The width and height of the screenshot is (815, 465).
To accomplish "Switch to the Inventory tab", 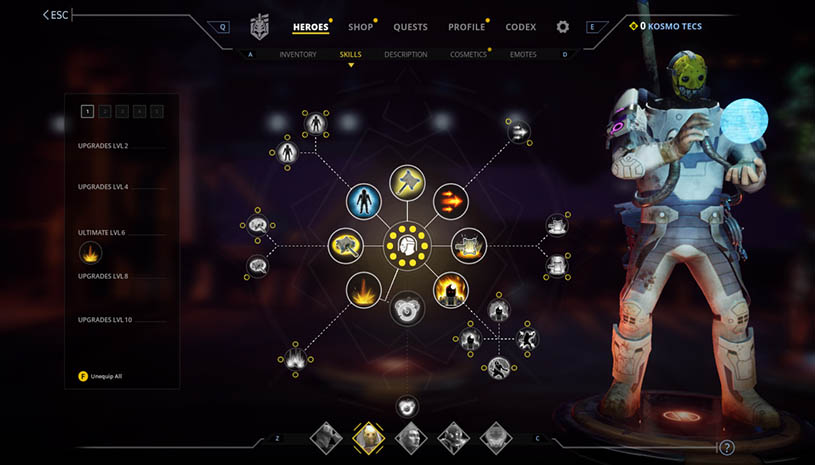I will [298, 54].
